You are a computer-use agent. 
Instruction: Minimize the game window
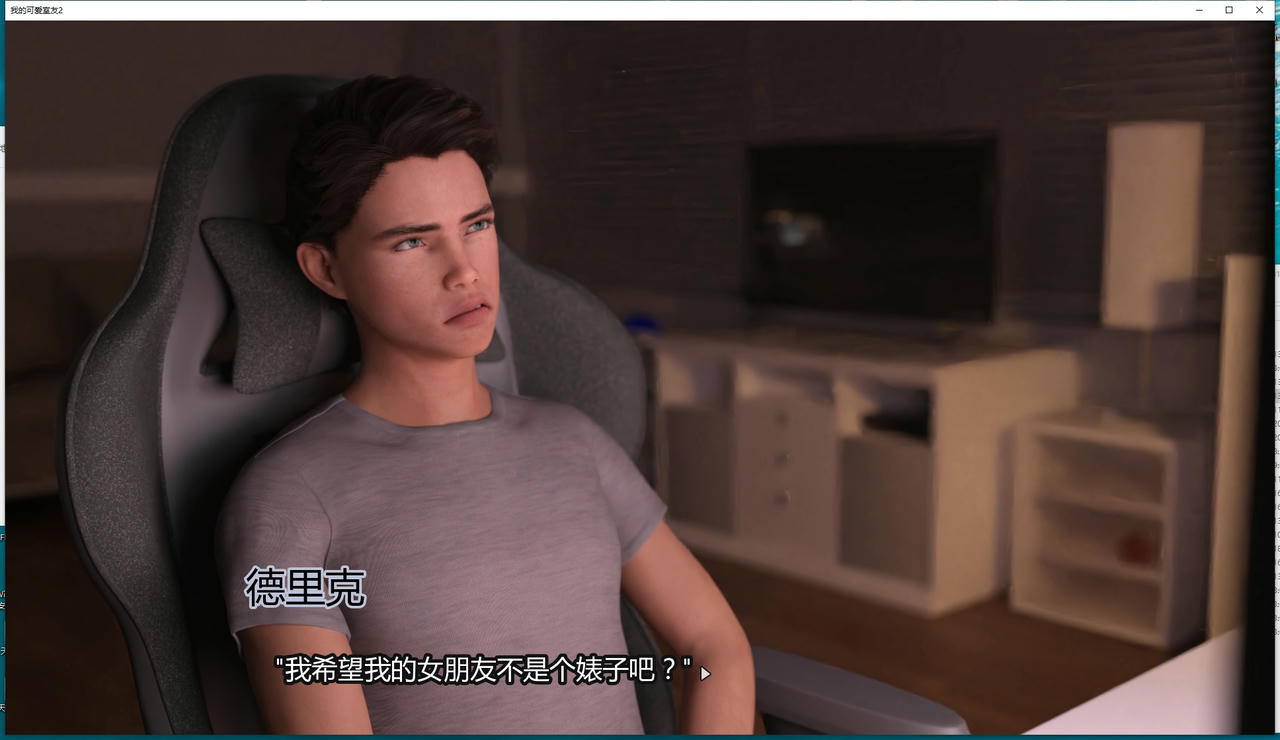(1198, 10)
